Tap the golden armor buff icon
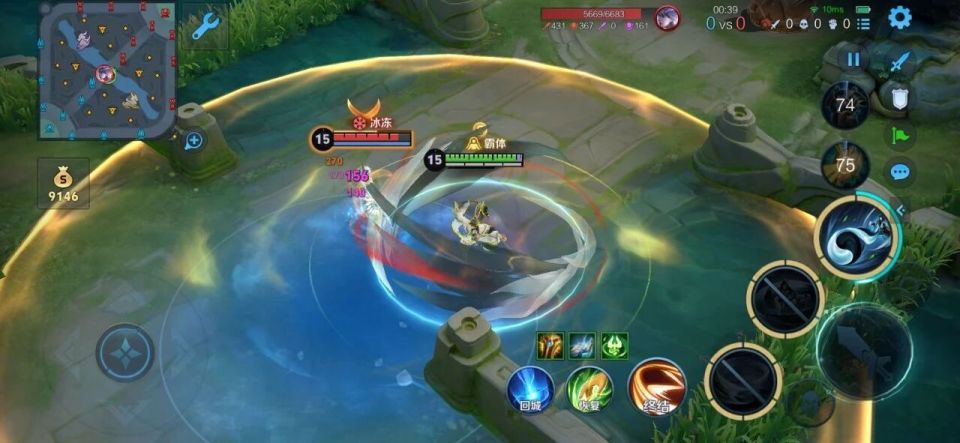 [x=549, y=345]
